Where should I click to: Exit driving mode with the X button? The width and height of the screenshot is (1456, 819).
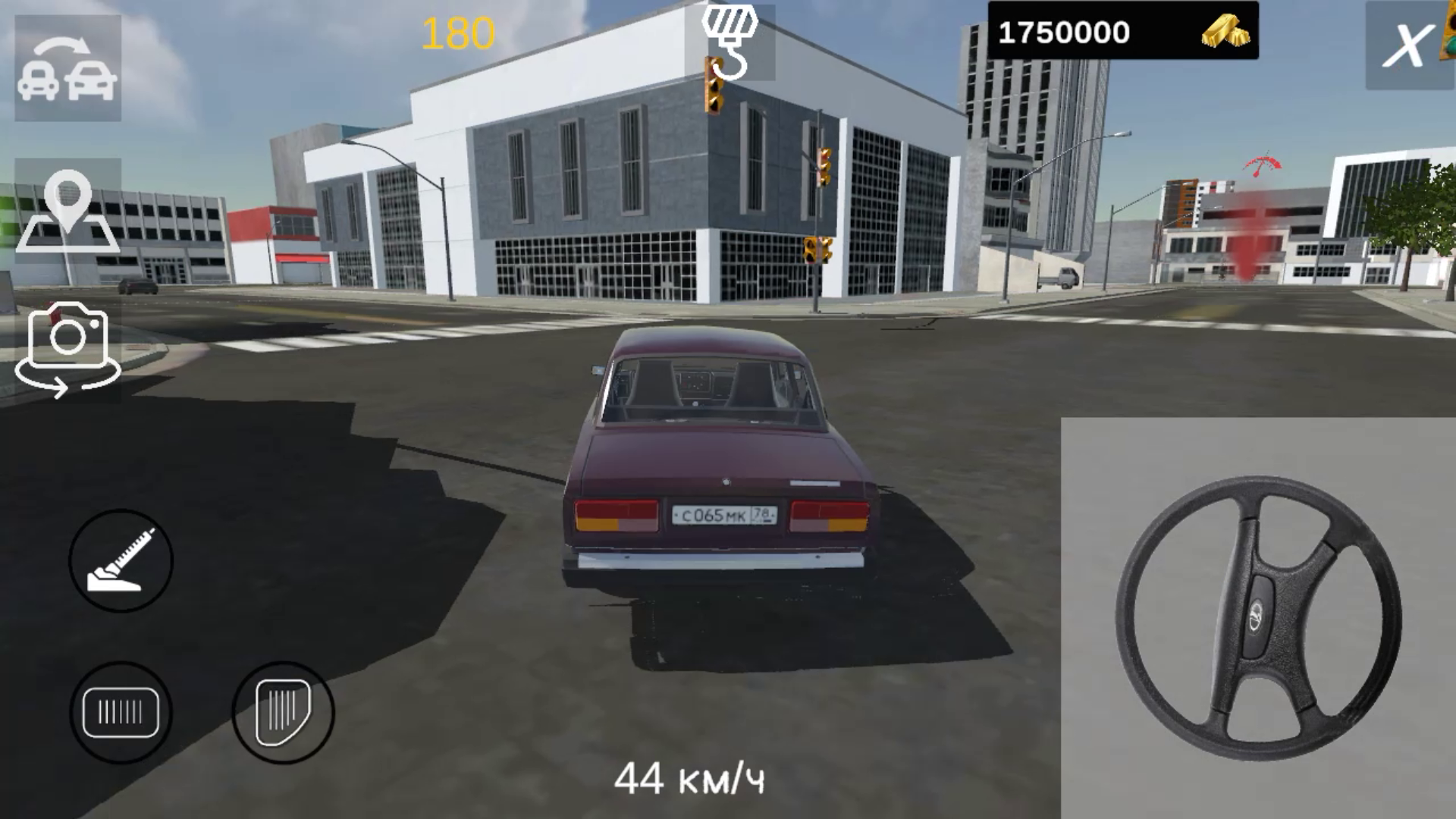1407,47
